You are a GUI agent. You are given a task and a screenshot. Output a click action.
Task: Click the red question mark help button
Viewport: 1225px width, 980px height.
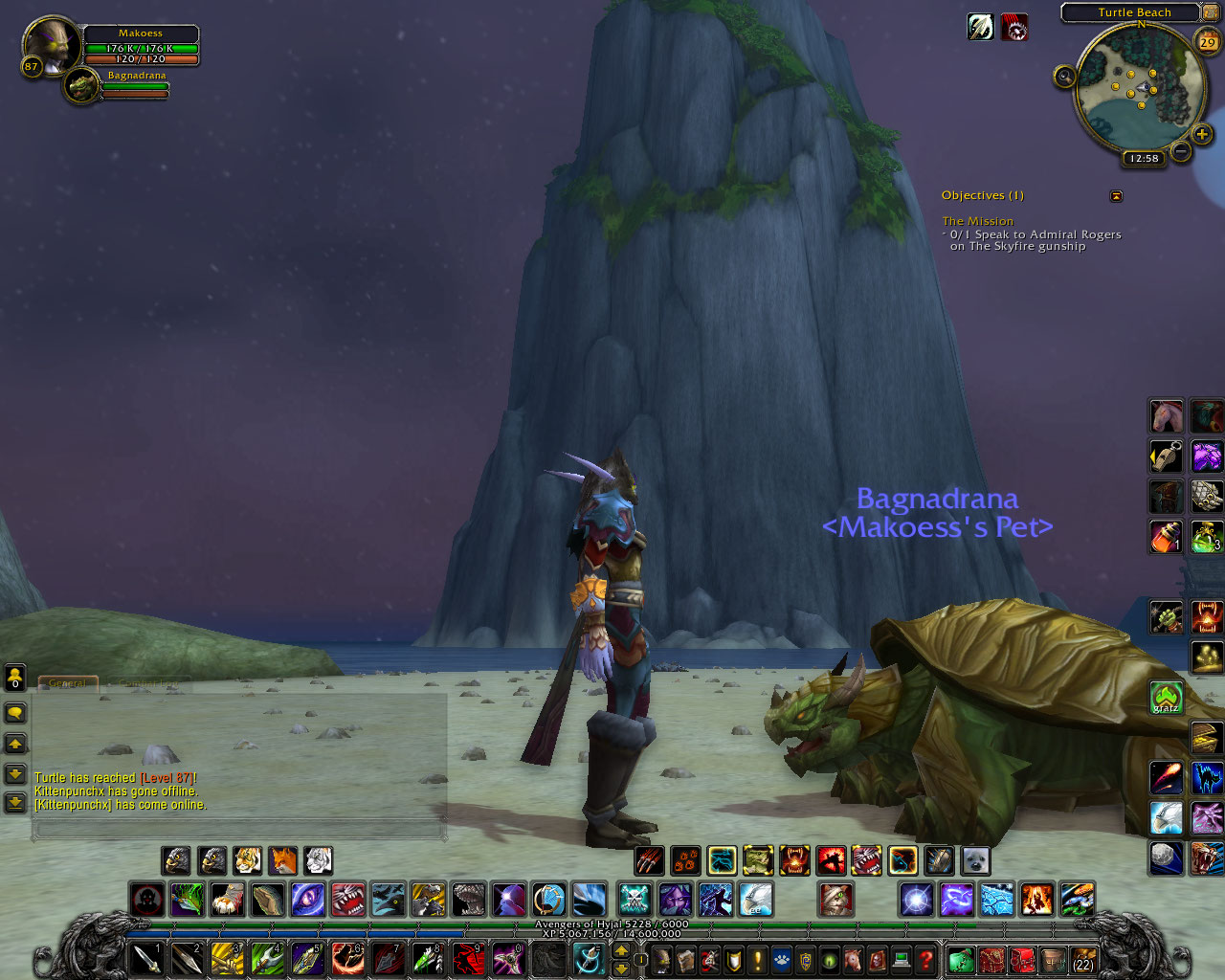pyautogui.click(x=925, y=959)
